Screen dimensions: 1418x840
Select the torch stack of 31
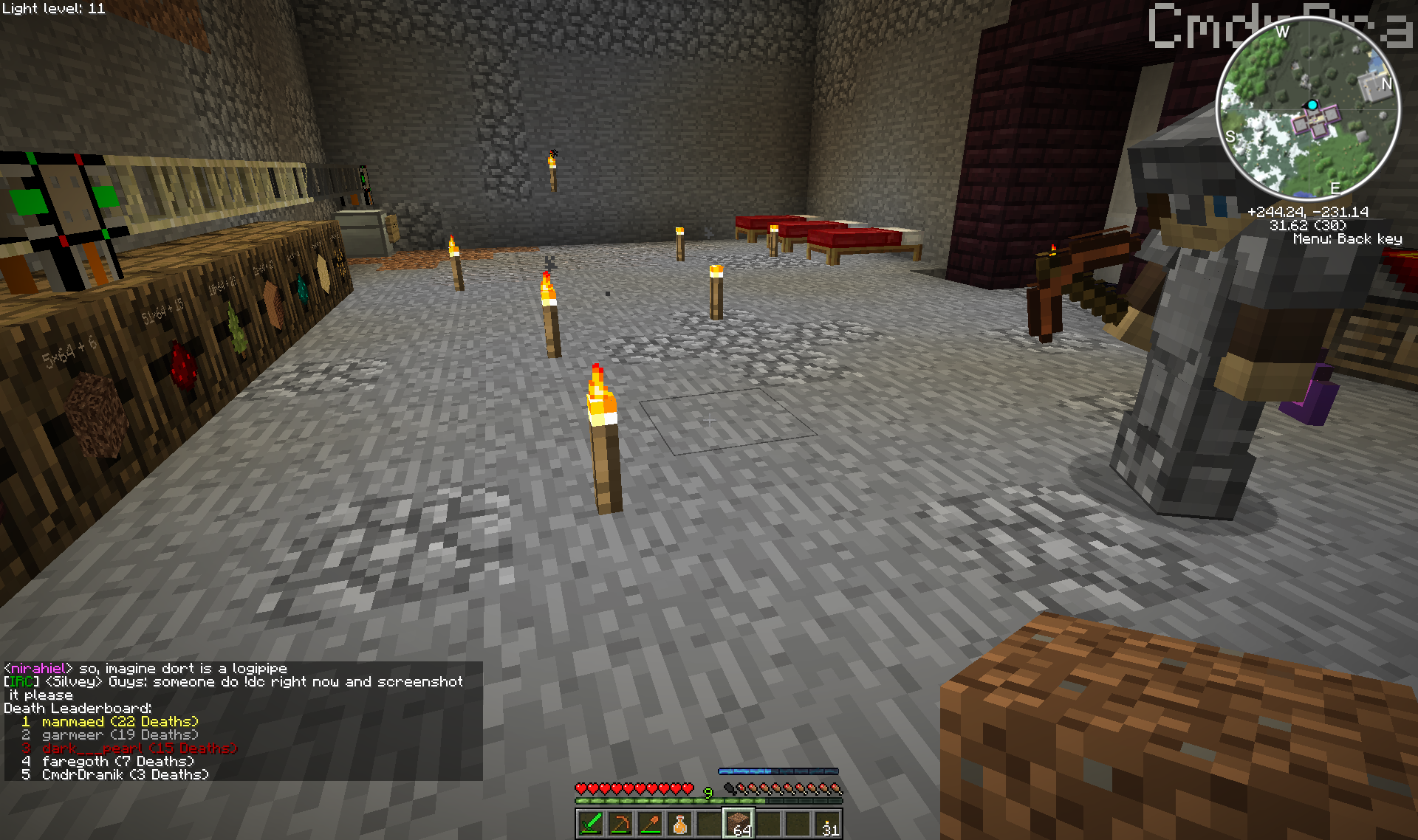(x=828, y=824)
